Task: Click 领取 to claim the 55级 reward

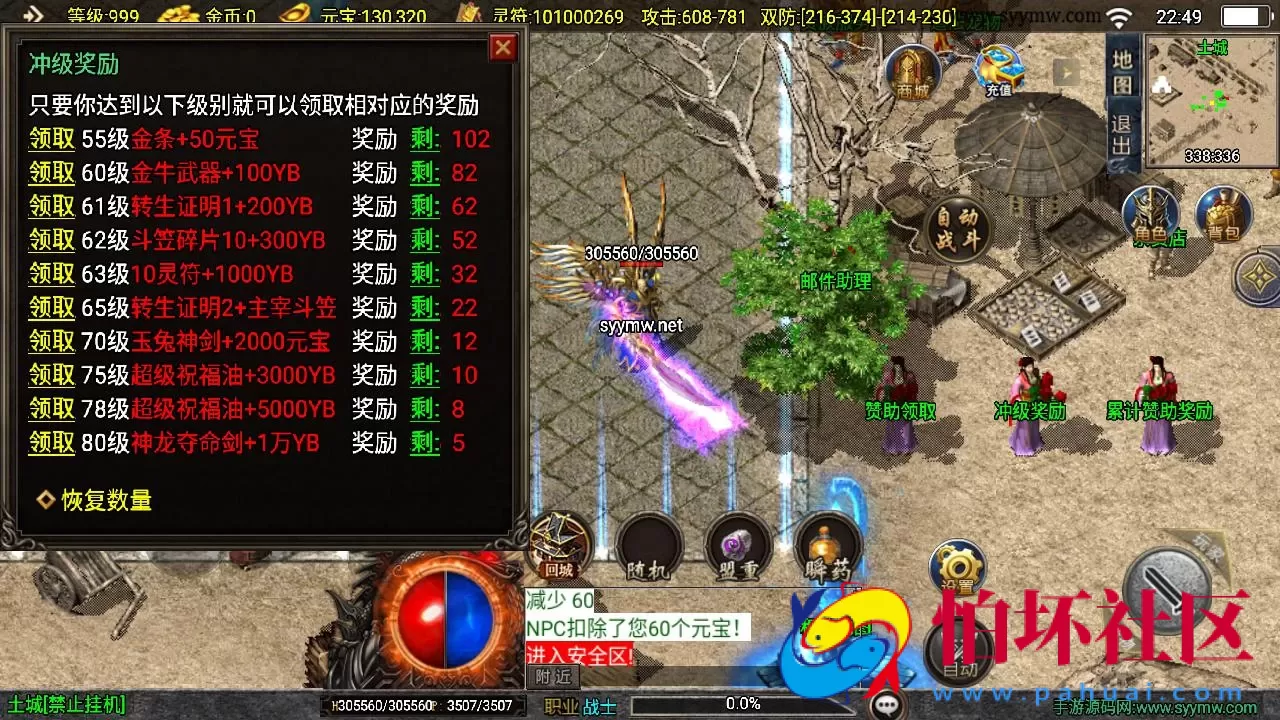Action: pyautogui.click(x=51, y=139)
